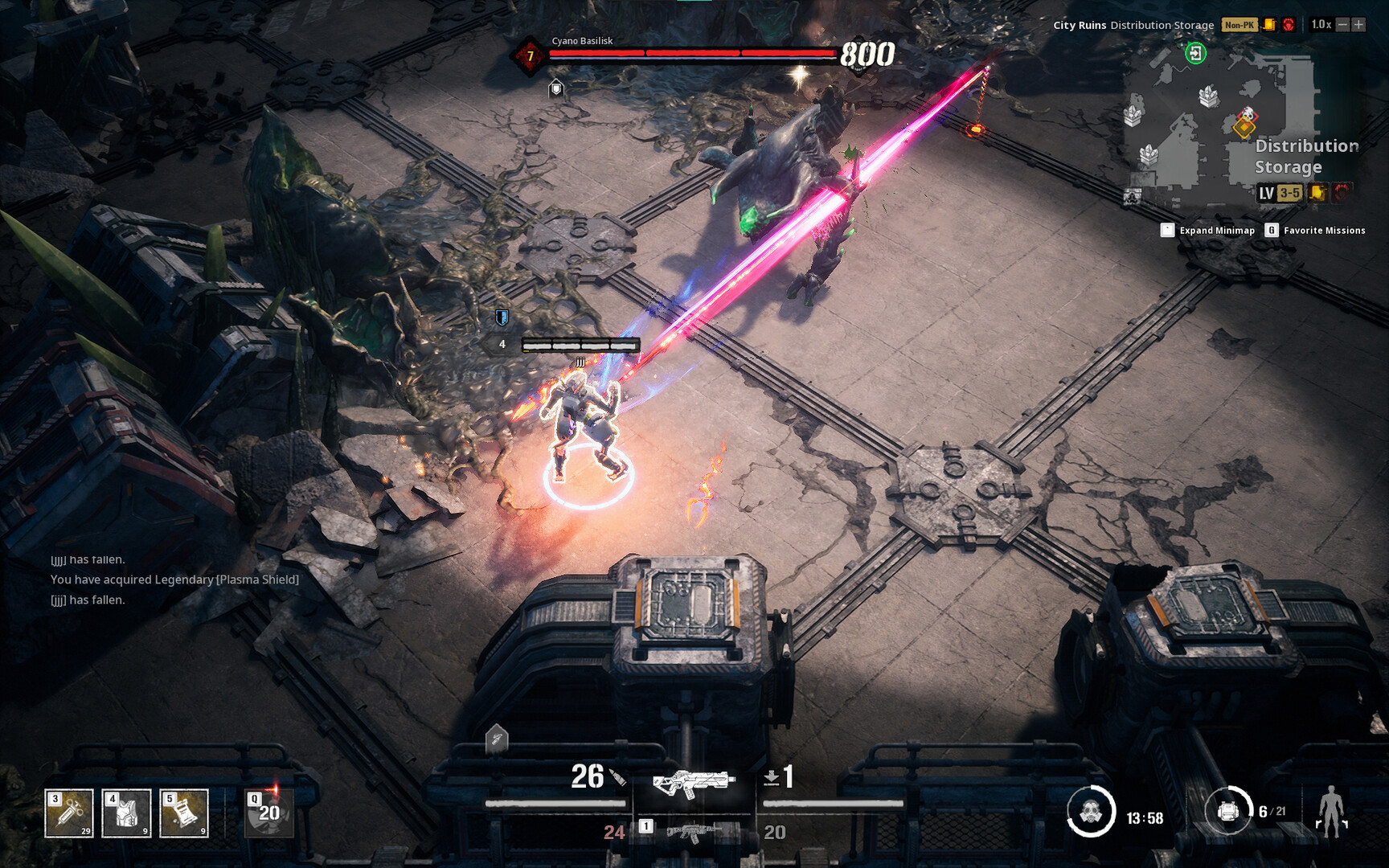Click the Cyano Basilisk boss health bar
Image resolution: width=1389 pixels, height=868 pixels.
[693, 55]
